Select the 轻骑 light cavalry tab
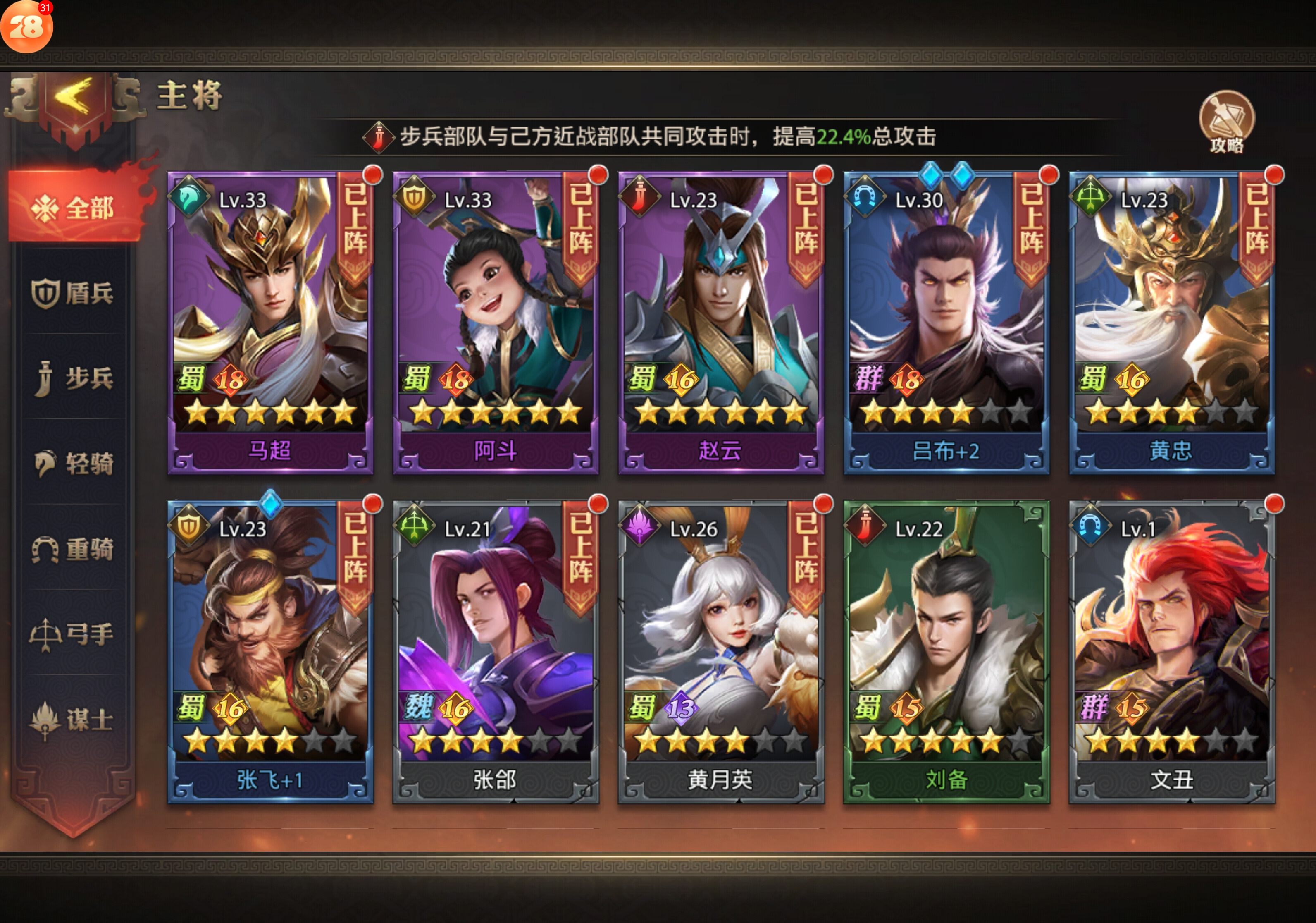 point(74,463)
